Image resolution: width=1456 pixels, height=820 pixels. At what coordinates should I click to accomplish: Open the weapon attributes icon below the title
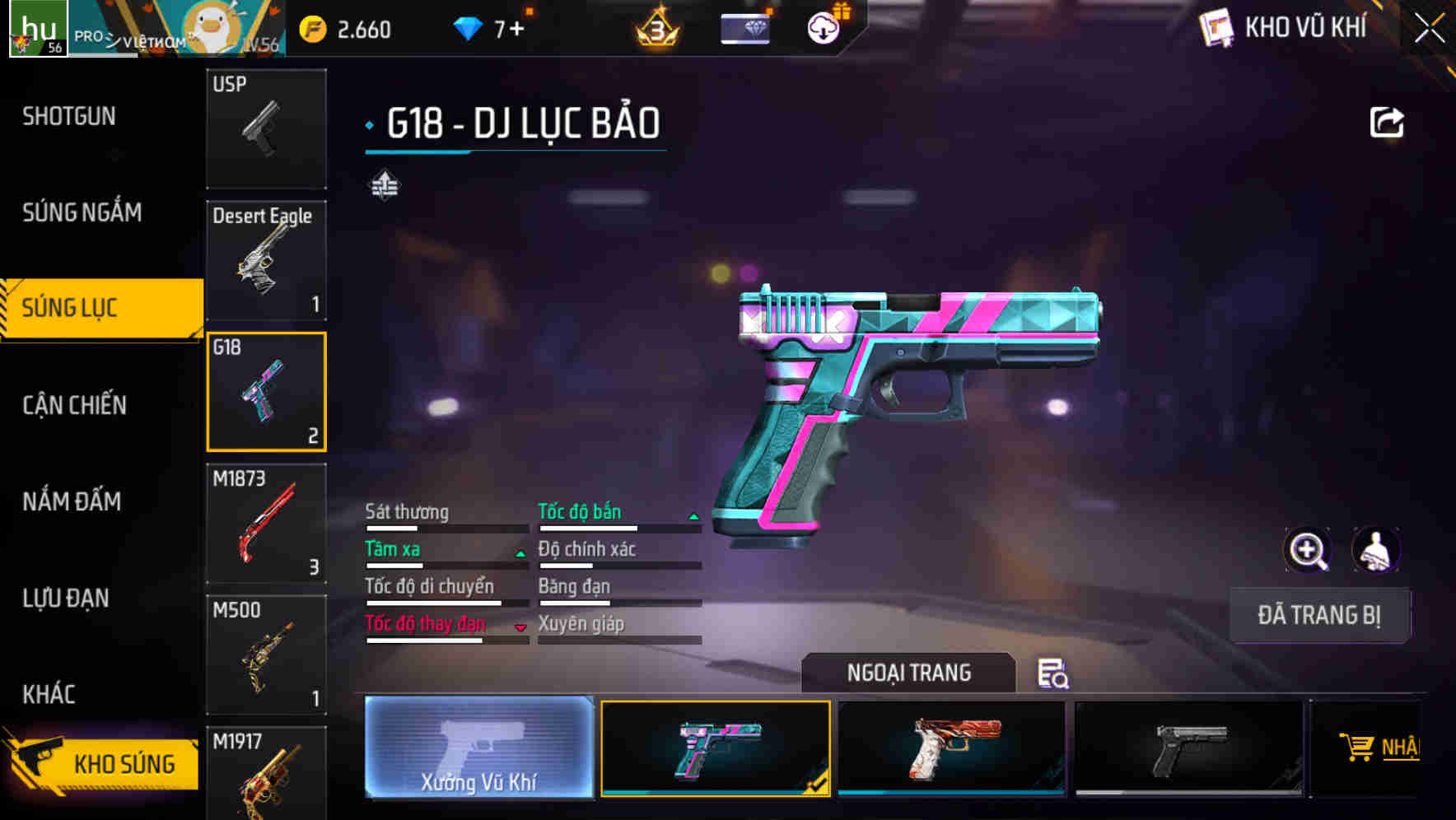pyautogui.click(x=385, y=186)
